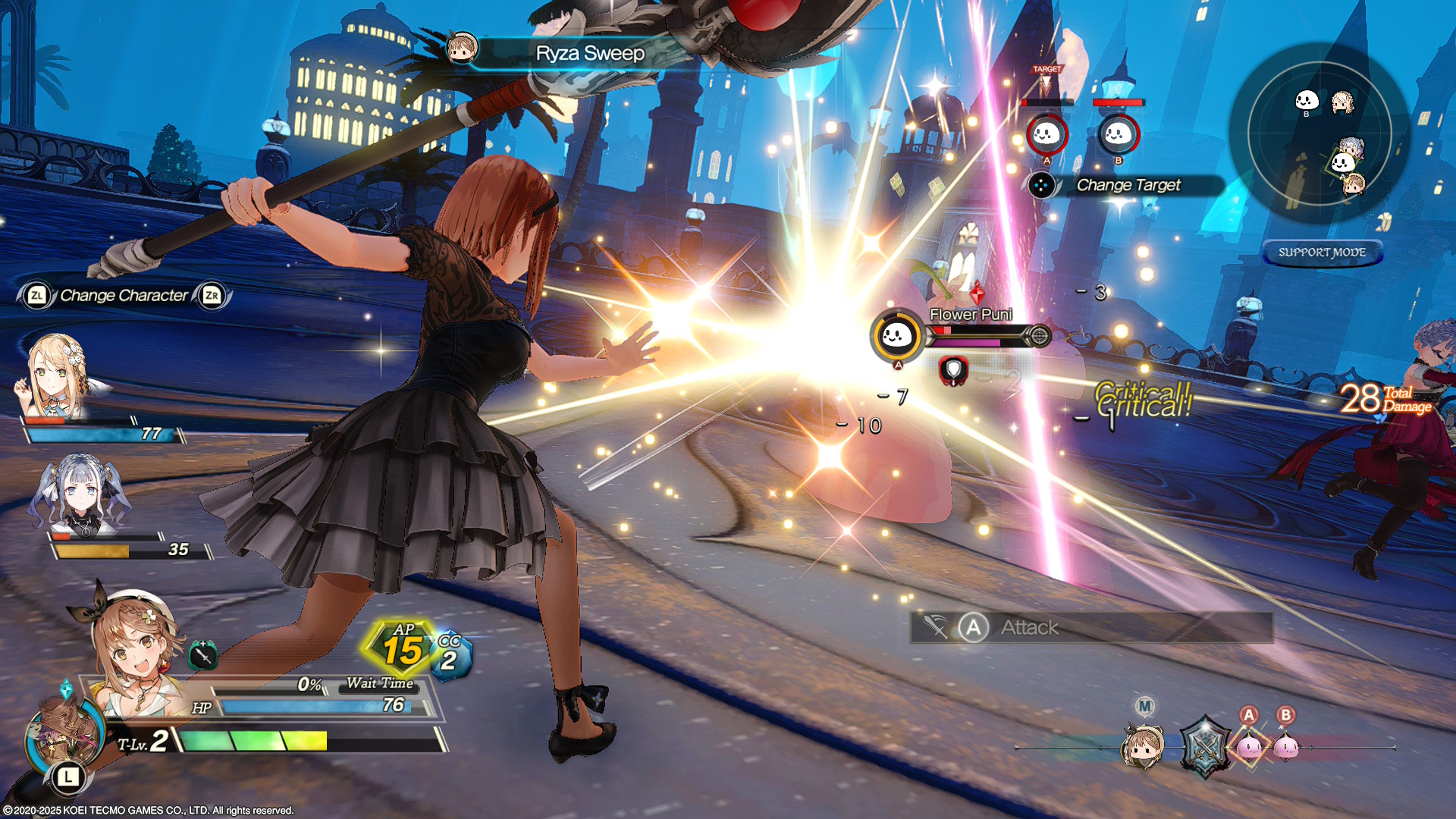
Task: Click the AP 15 action points gem
Action: [402, 648]
